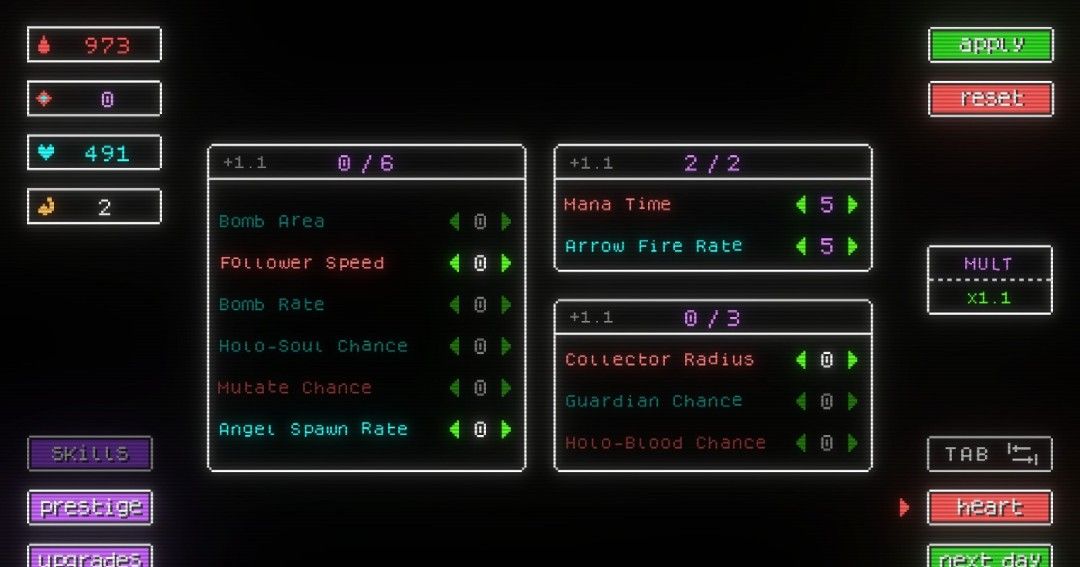This screenshot has width=1080, height=567.
Task: Lower Arrow Fire Rate by one
Action: click(801, 246)
